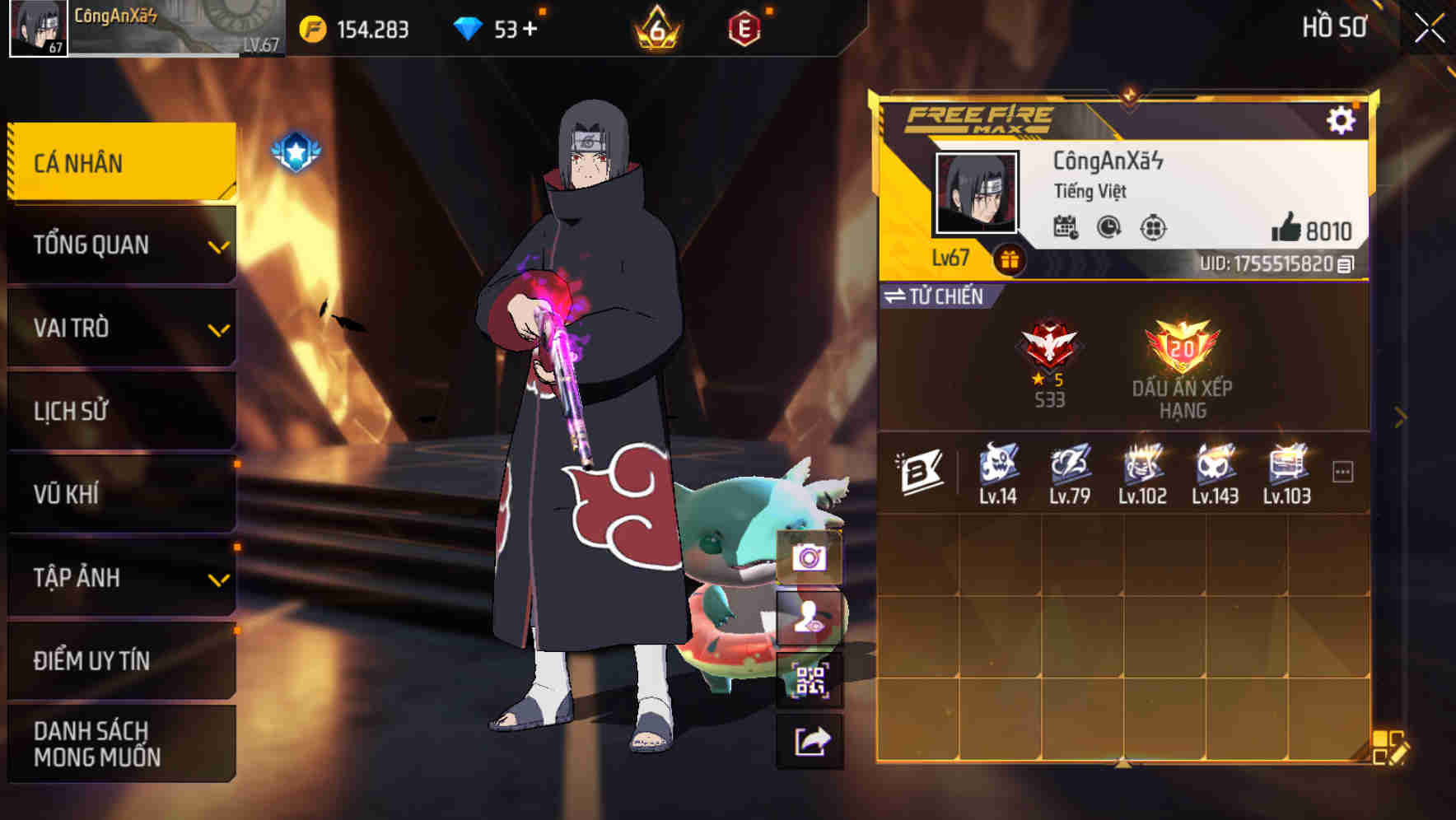The image size is (1456, 820).
Task: Open the QR code display icon
Action: (810, 681)
